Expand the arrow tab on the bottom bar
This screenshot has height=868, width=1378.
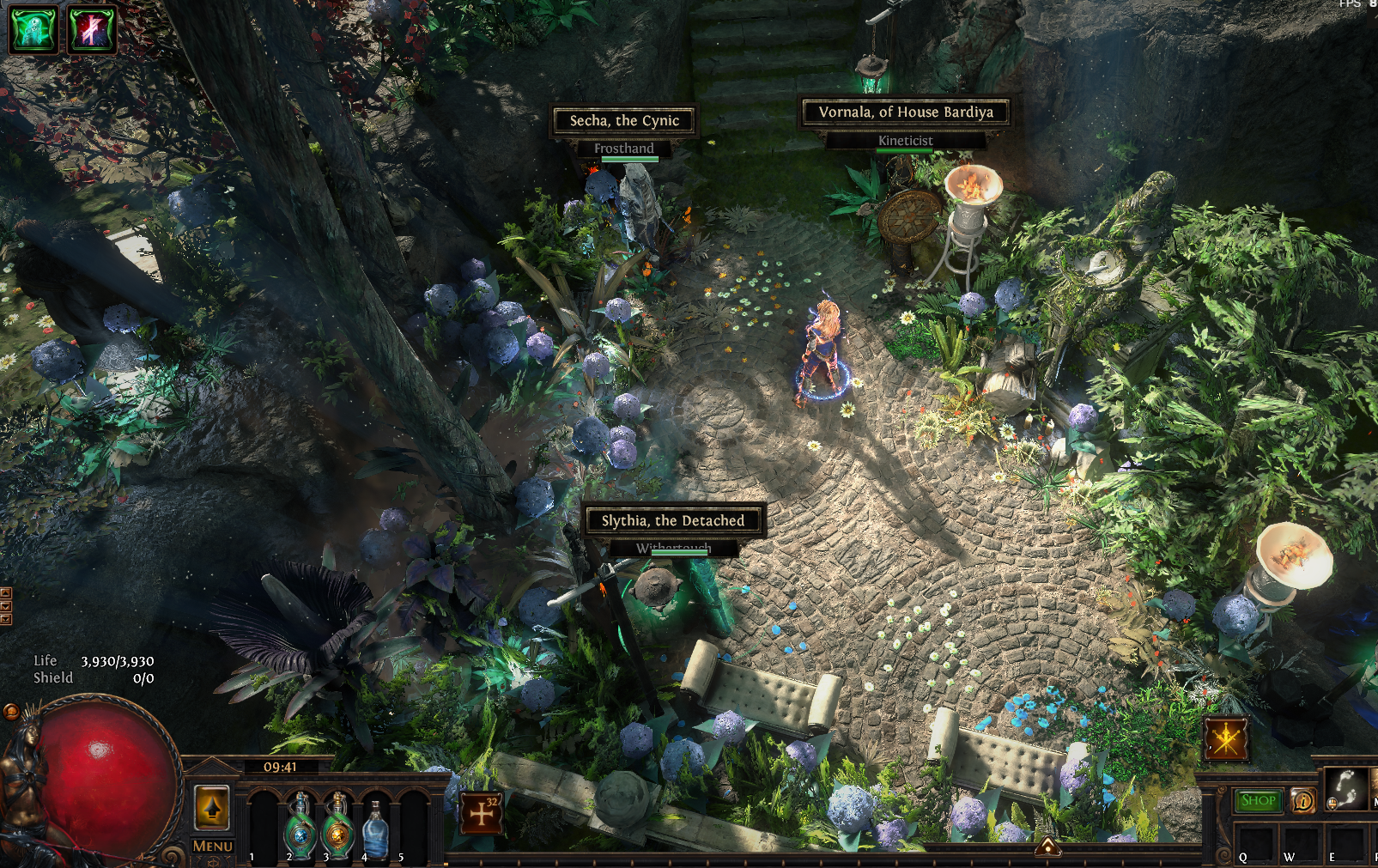tap(1047, 847)
